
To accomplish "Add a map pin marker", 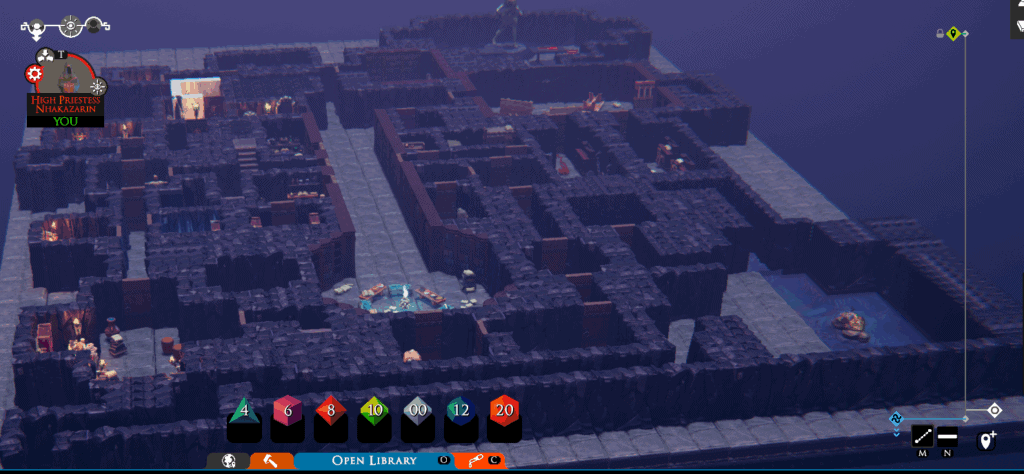I will pos(988,440).
